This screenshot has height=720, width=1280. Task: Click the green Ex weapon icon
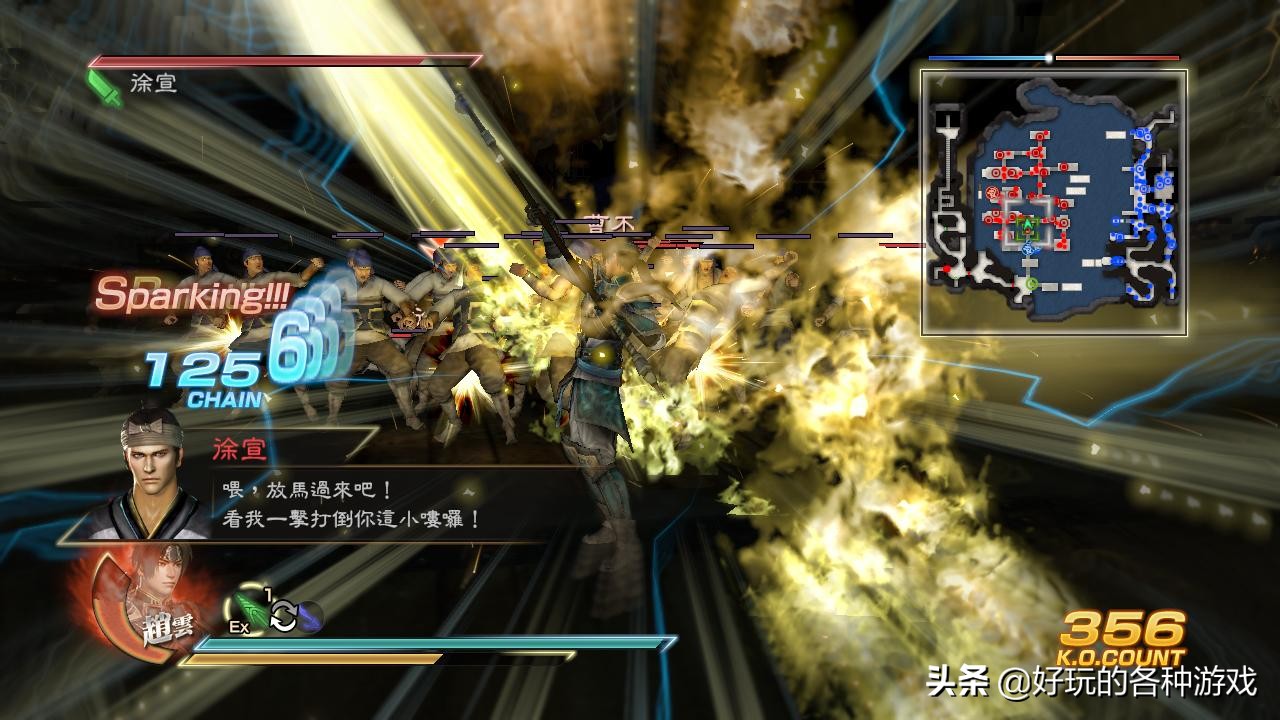[250, 609]
